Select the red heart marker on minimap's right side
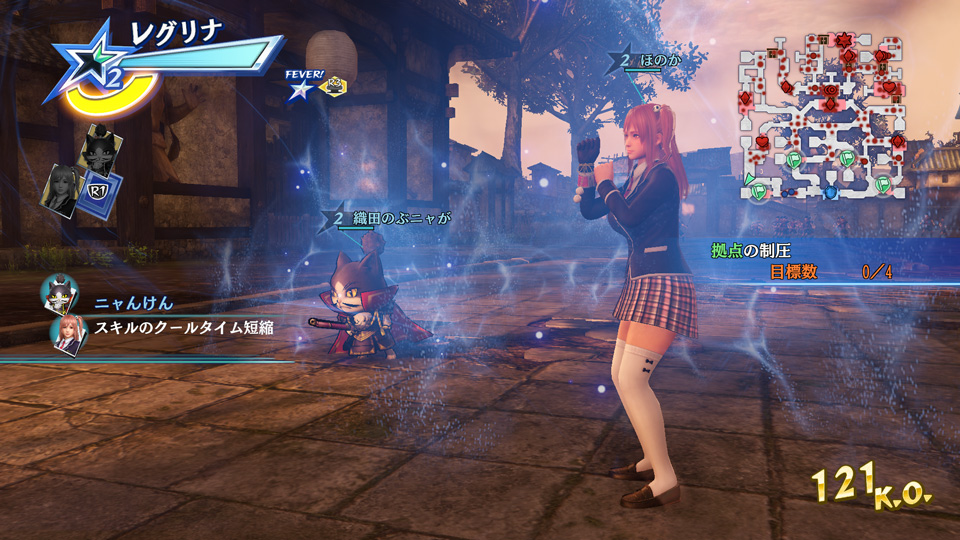 click(887, 89)
